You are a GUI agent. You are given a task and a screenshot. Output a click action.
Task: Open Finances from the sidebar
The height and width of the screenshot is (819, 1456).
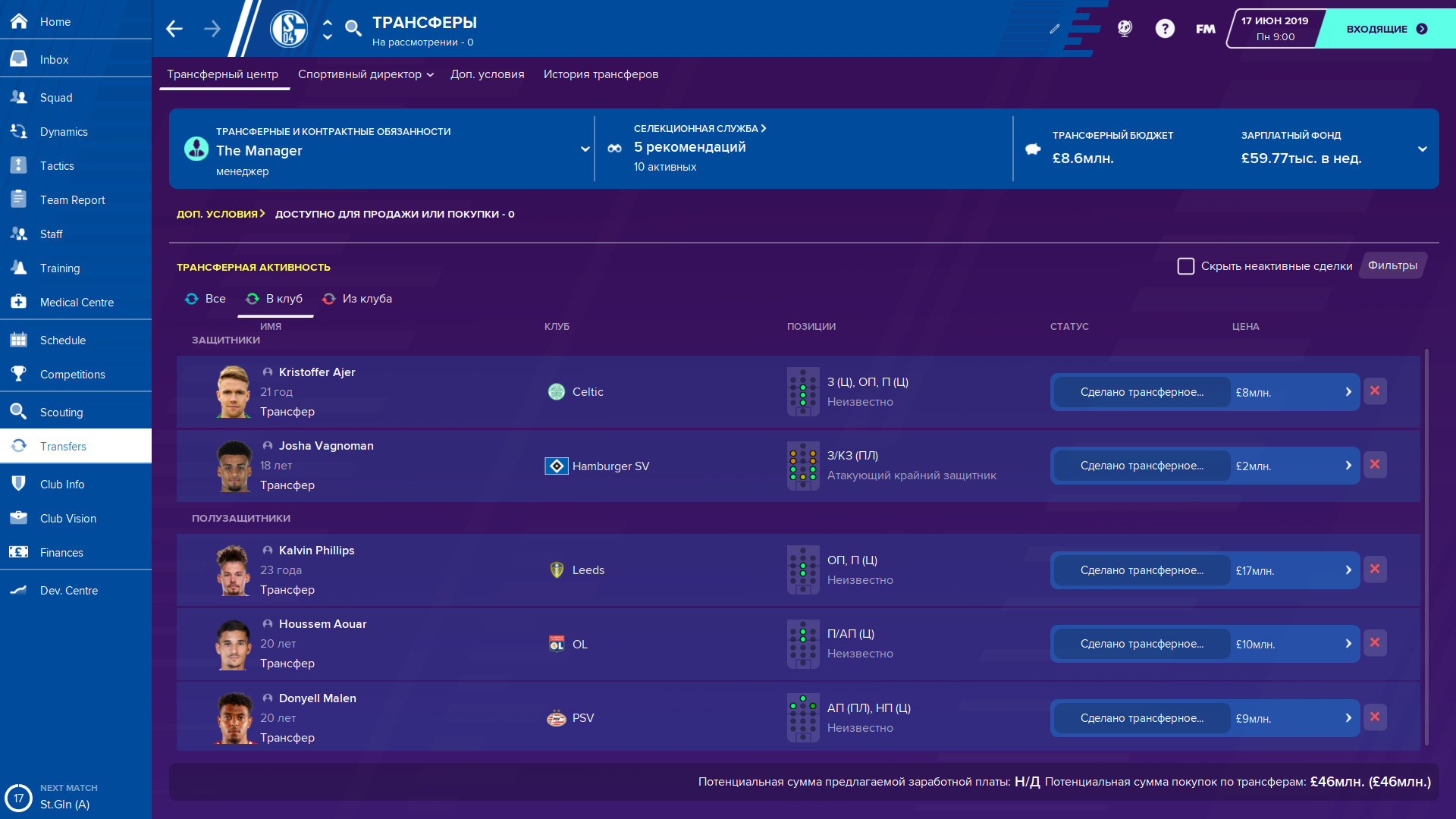coord(62,552)
